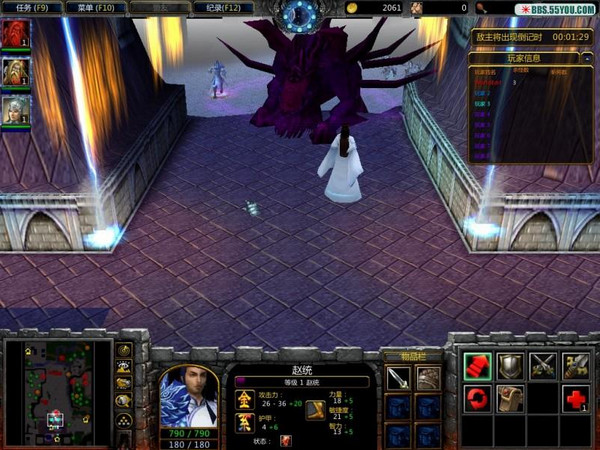Select the armored warrior hero portrait
Viewport: 600px width, 450px height.
point(14,71)
